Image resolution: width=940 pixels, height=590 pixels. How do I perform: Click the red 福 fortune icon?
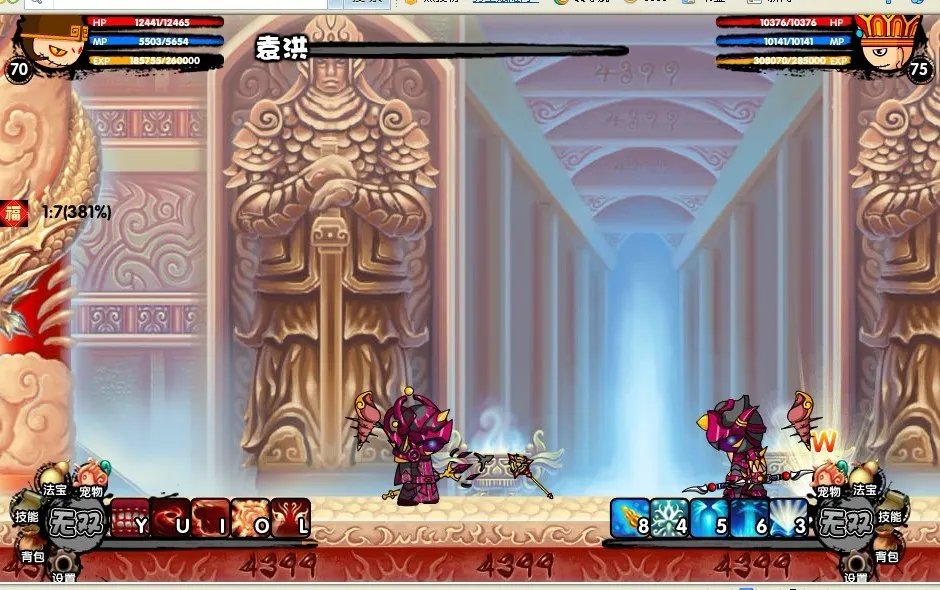(14, 212)
